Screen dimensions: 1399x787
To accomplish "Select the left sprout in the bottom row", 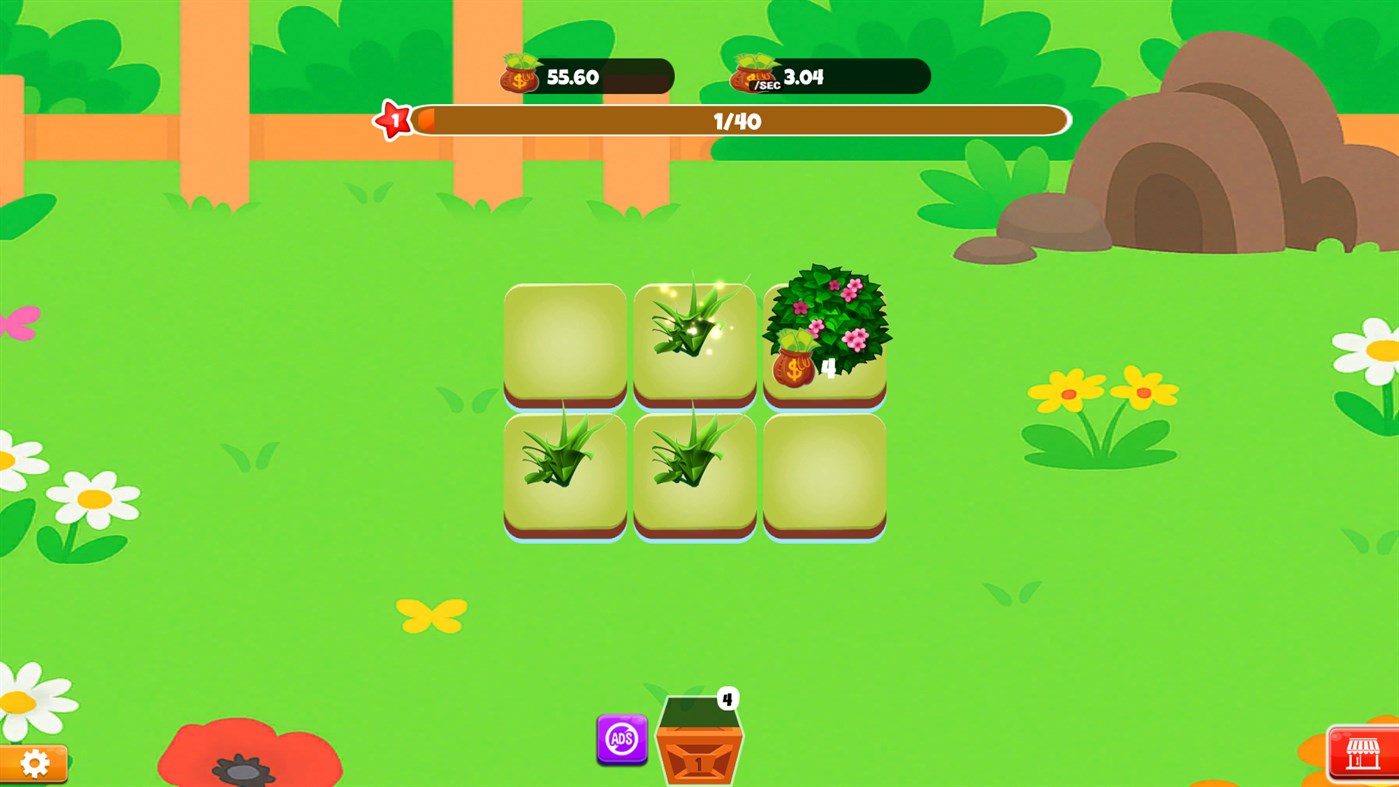I will (x=564, y=472).
